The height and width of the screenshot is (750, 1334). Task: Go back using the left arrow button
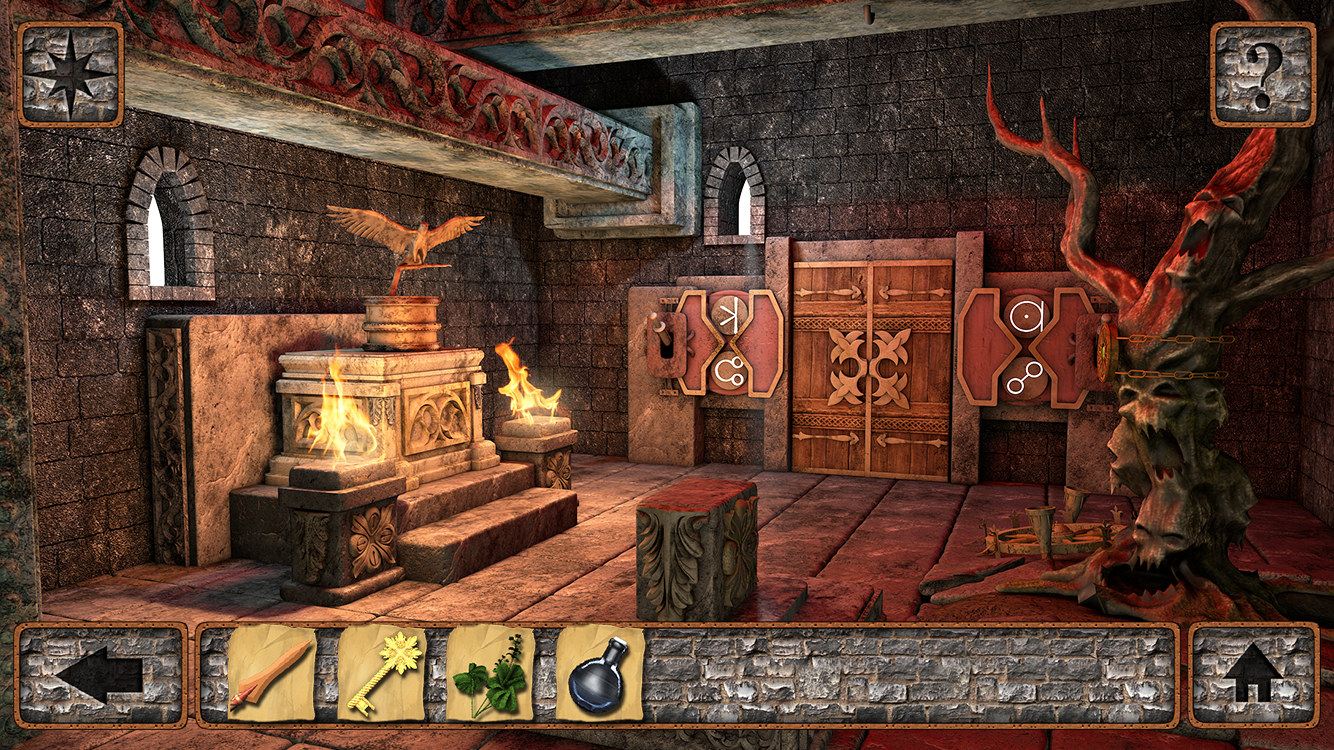pyautogui.click(x=100, y=675)
